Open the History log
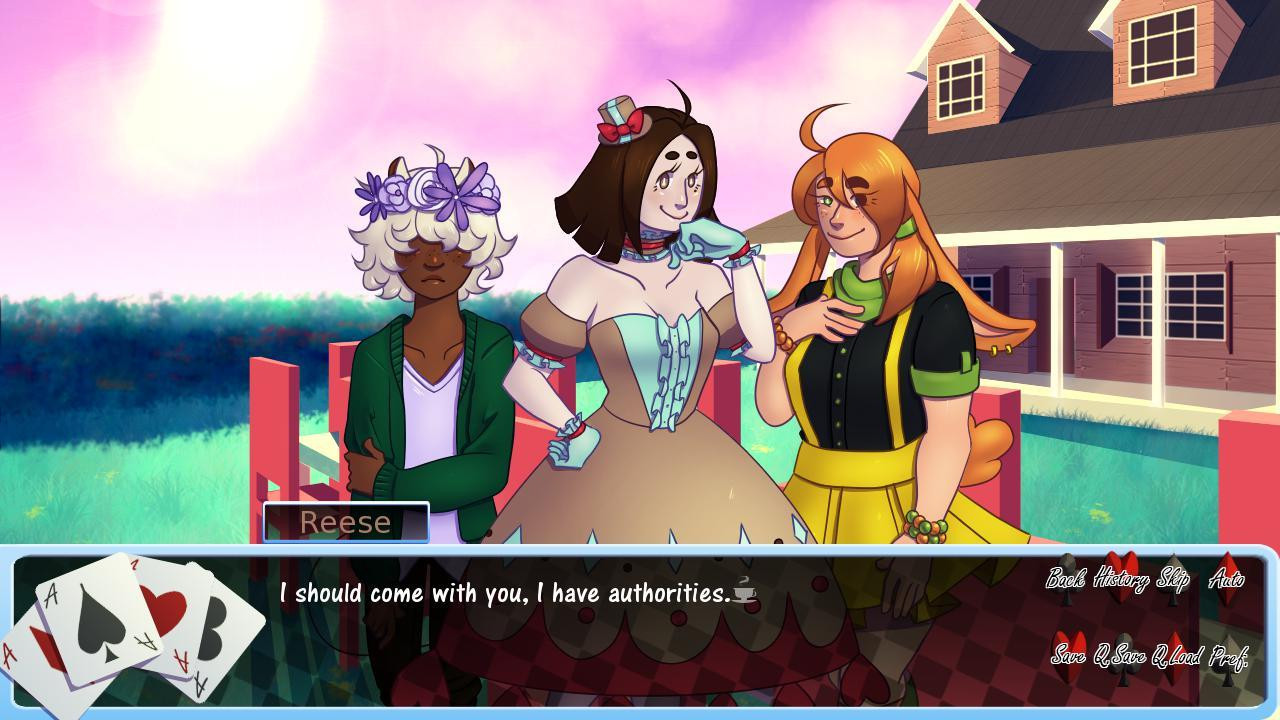1280x720 pixels. tap(1122, 580)
